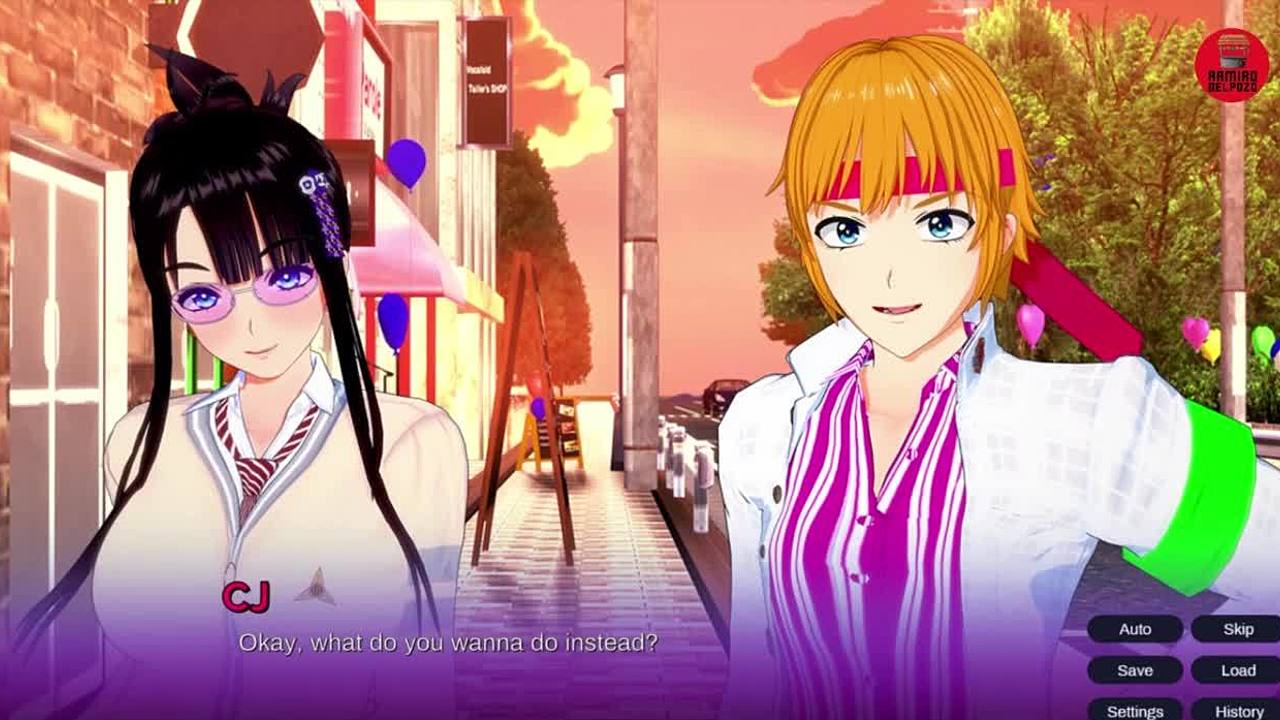The width and height of the screenshot is (1280, 720).
Task: Open the Settings screen
Action: coord(1135,710)
